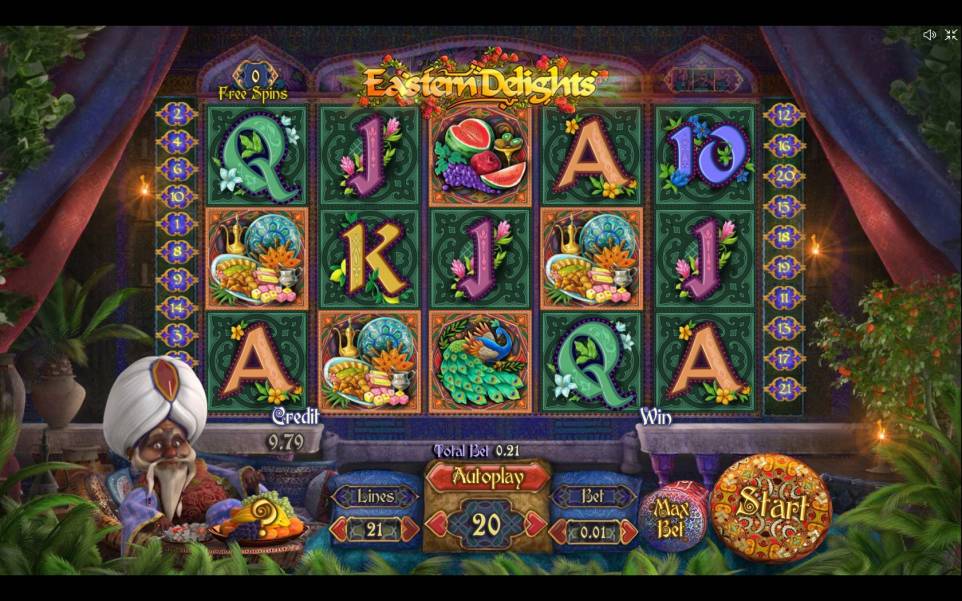The height and width of the screenshot is (601, 962).
Task: Spin the reels with the Start button
Action: pyautogui.click(x=770, y=507)
